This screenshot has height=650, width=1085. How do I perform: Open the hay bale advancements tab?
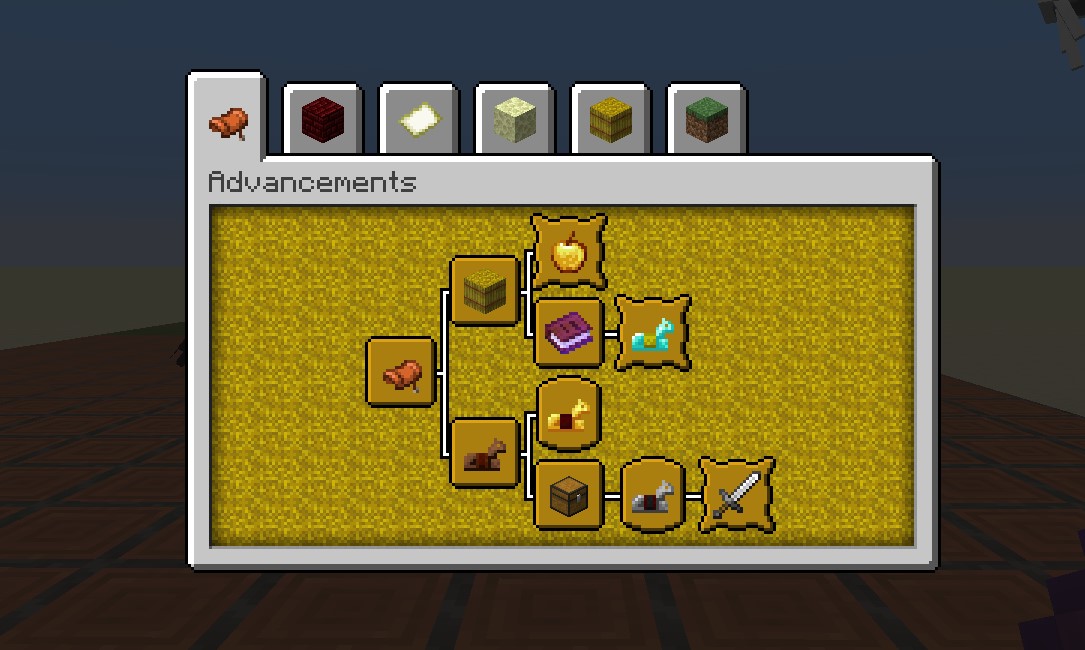610,122
